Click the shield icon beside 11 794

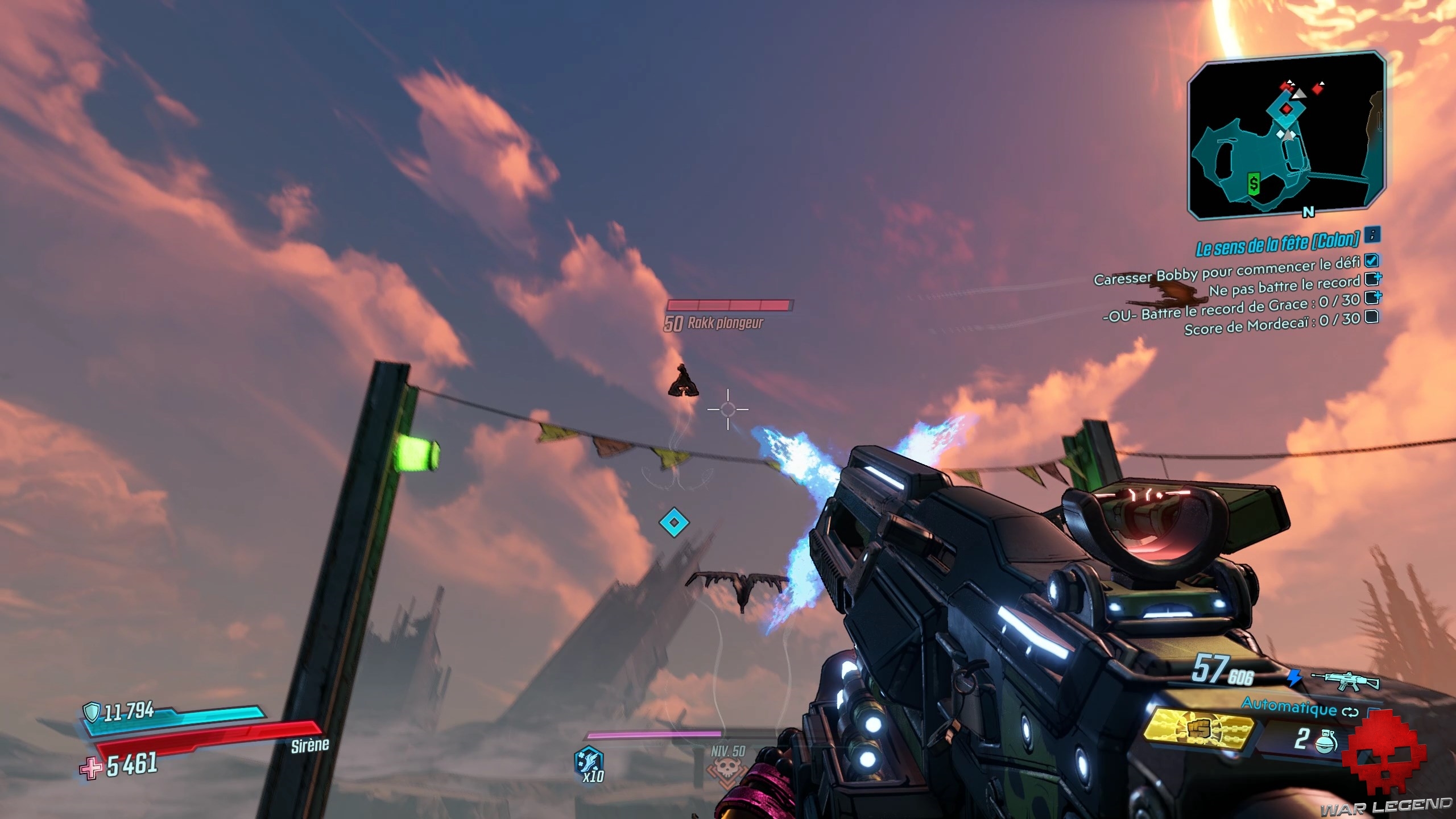[91, 711]
